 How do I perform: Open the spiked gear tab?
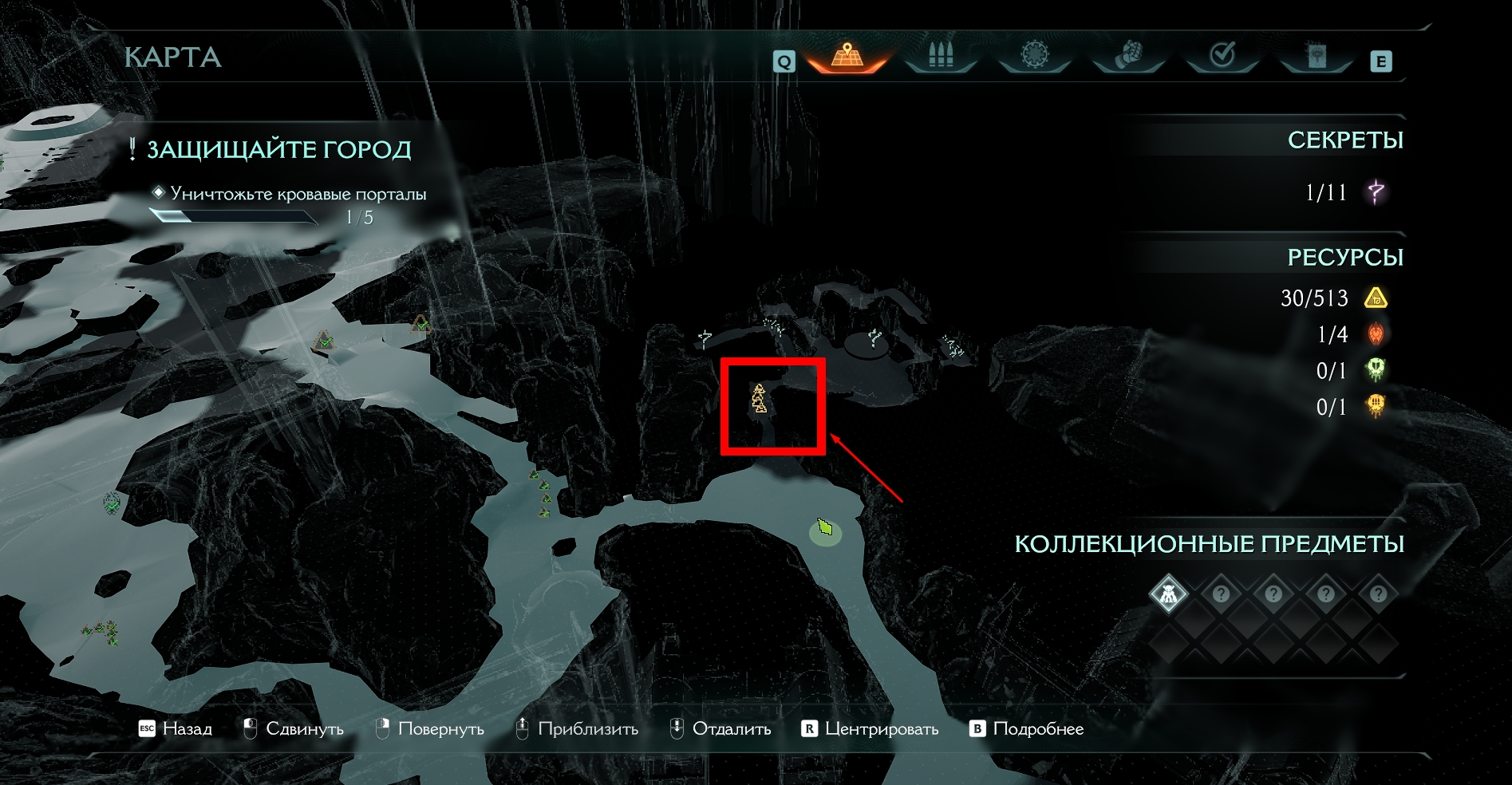point(1034,56)
